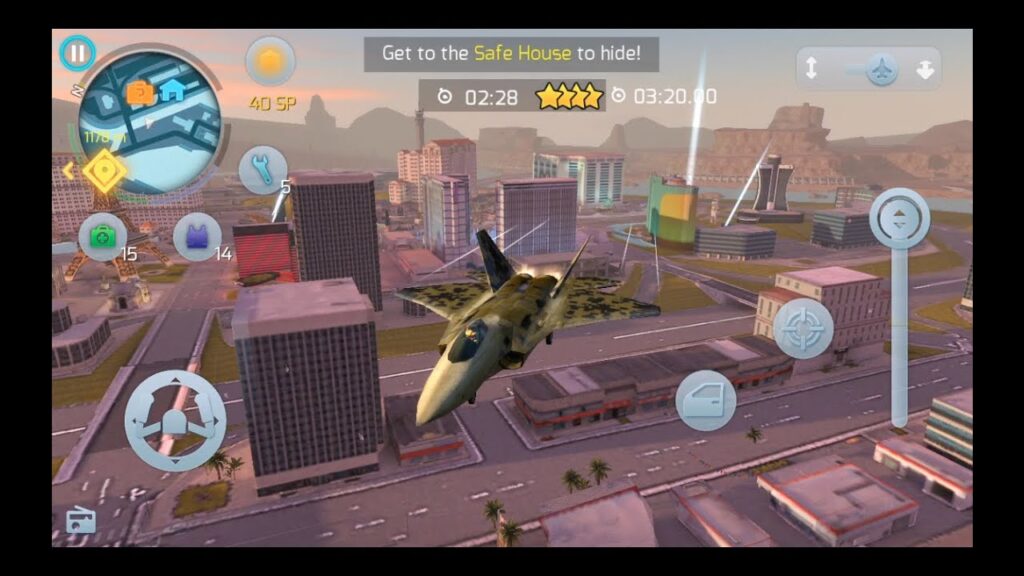
Task: Tap the 40 SP hexagon icon
Action: click(270, 61)
